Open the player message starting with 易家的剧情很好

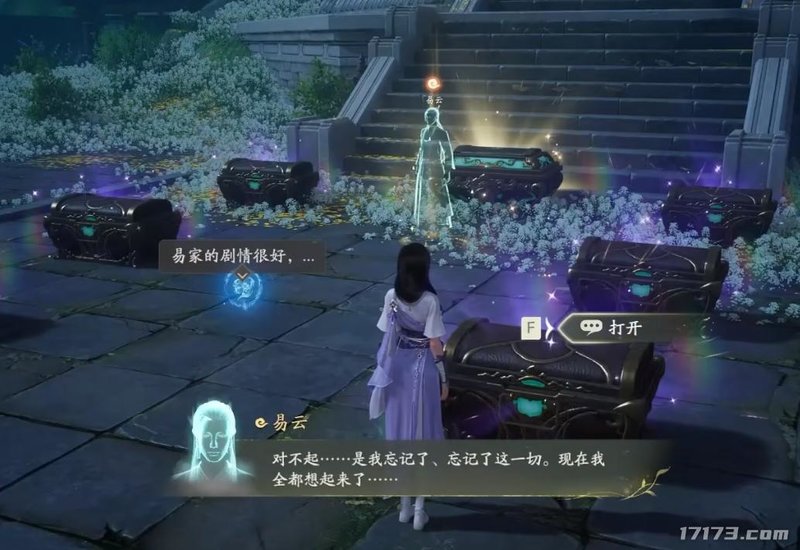(240, 257)
